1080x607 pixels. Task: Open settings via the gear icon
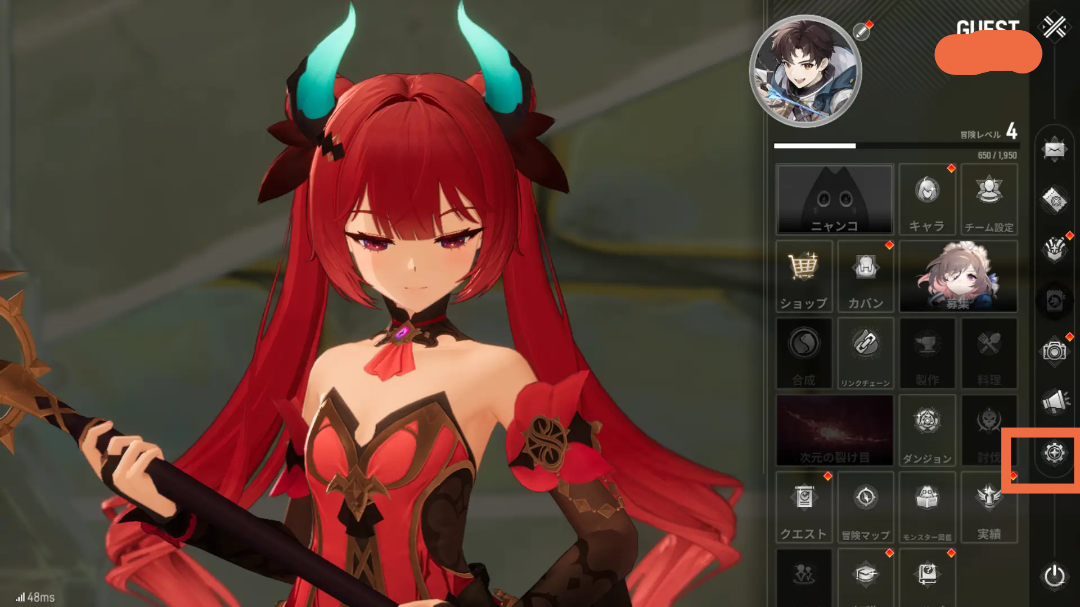[x=1054, y=453]
